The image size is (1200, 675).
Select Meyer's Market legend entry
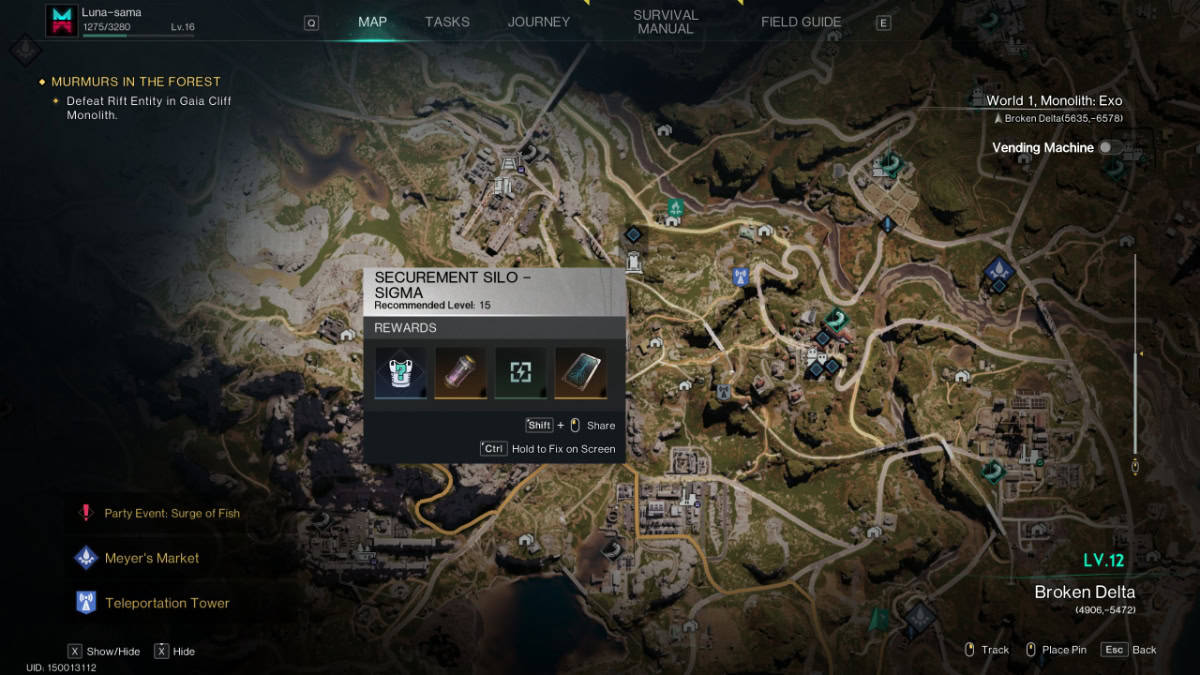[x=151, y=558]
